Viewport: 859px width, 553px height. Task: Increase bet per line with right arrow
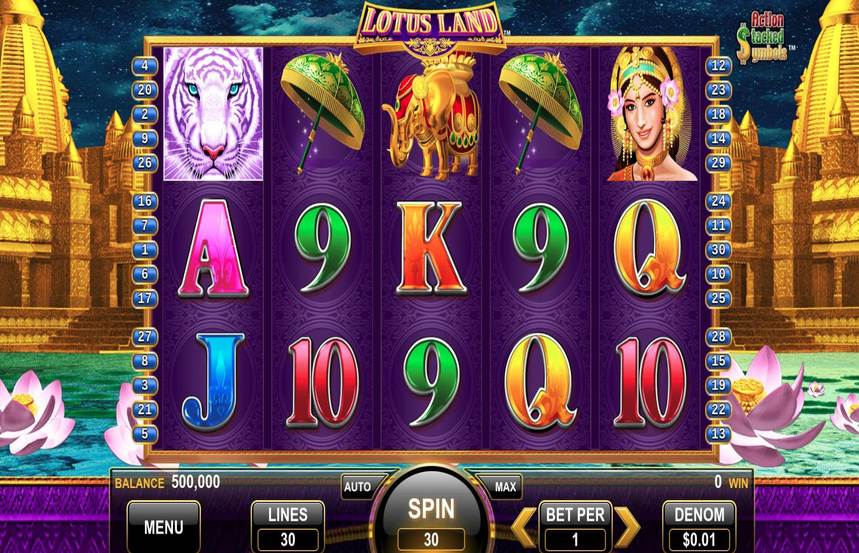coord(626,526)
